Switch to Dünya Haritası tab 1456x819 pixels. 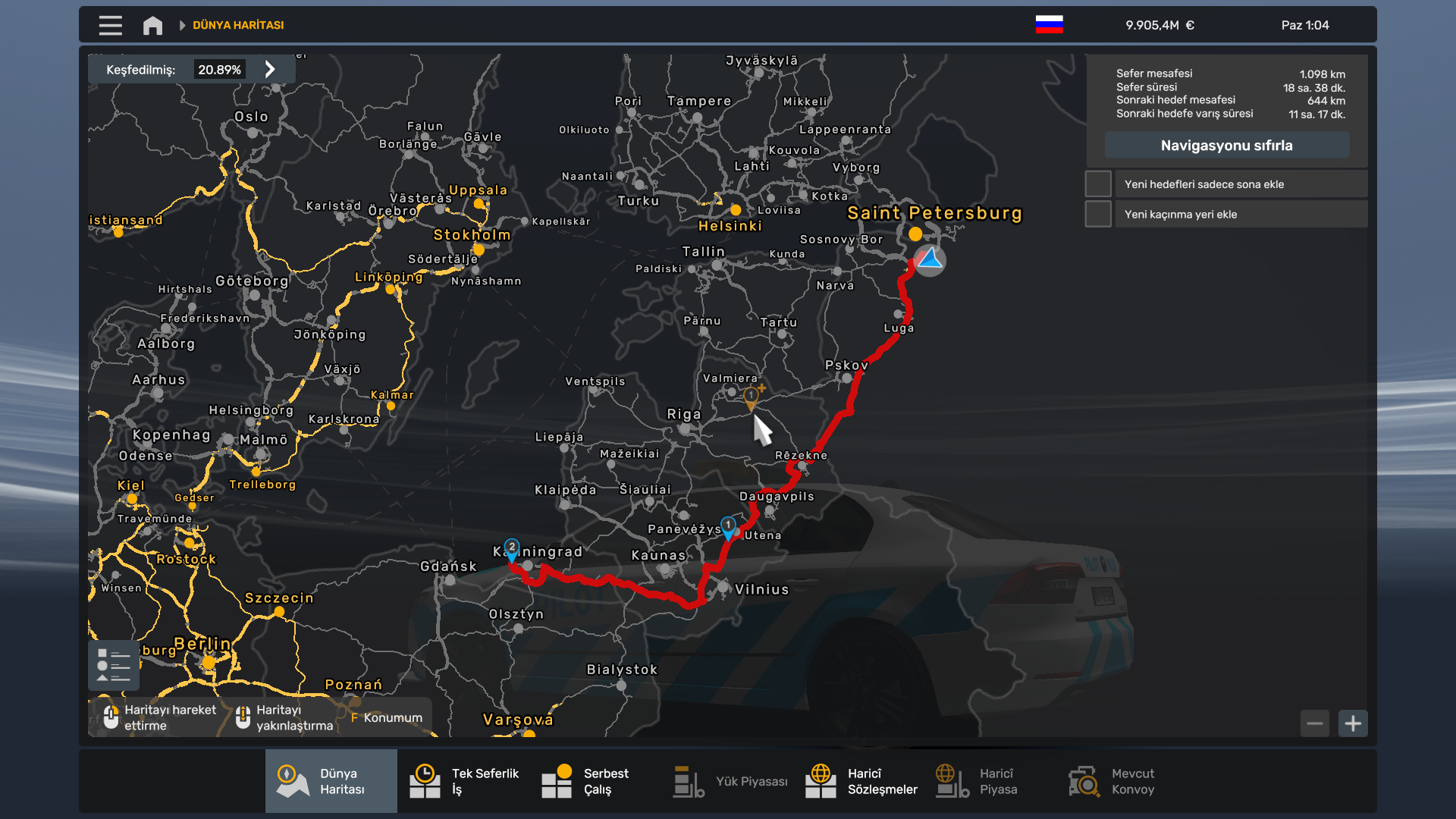(331, 781)
